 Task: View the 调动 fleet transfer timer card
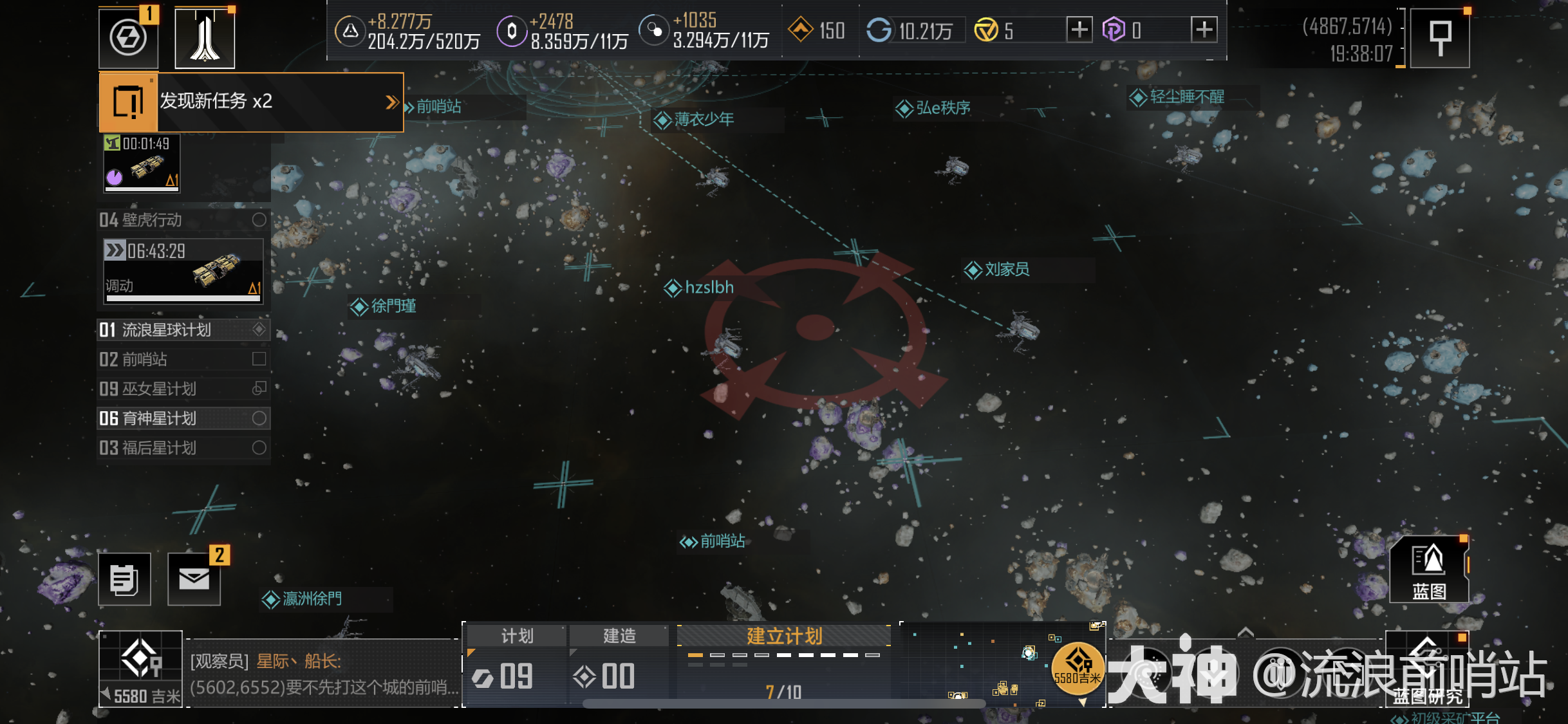183,271
